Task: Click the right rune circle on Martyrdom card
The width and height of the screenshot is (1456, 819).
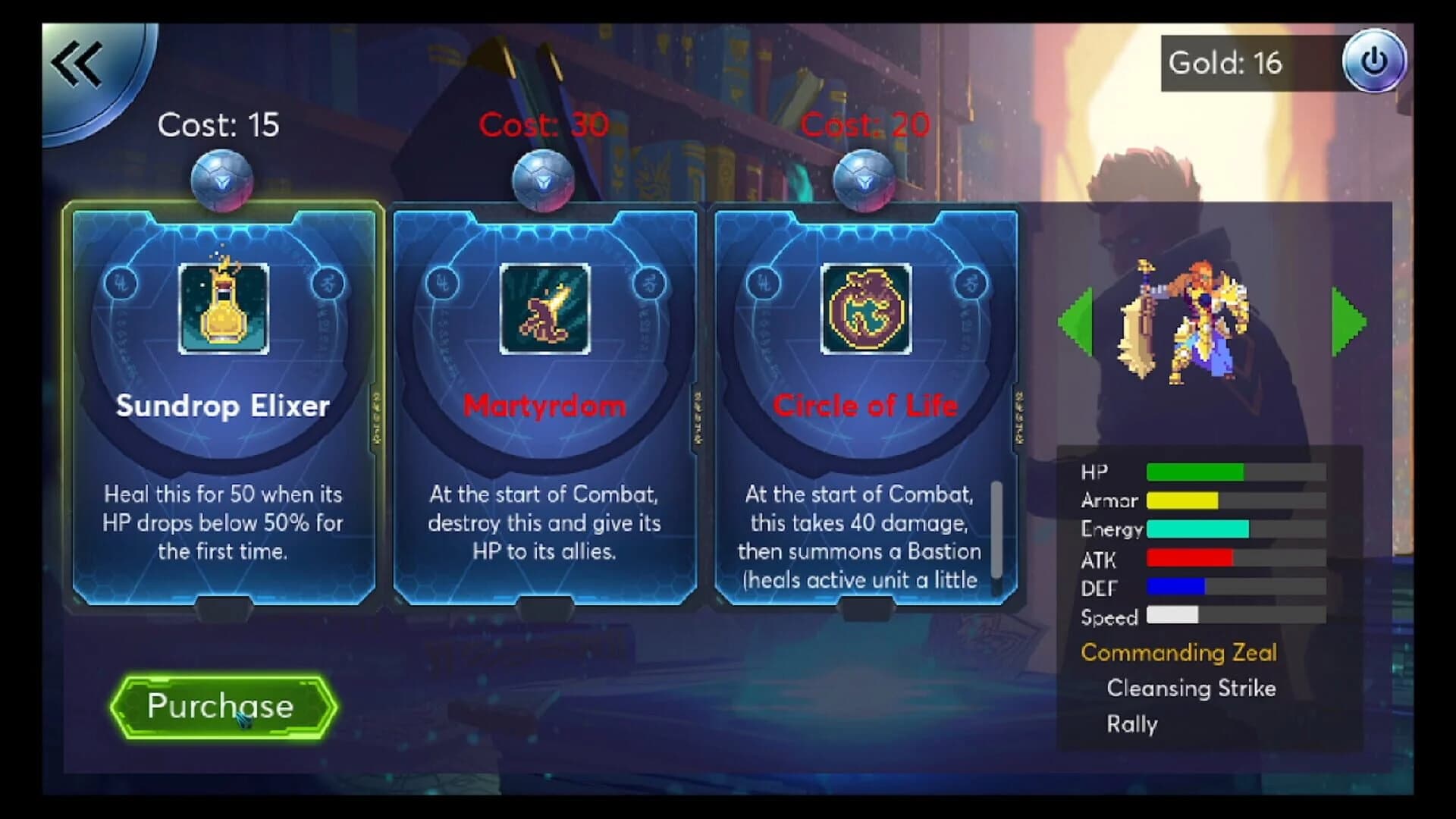Action: click(x=651, y=283)
